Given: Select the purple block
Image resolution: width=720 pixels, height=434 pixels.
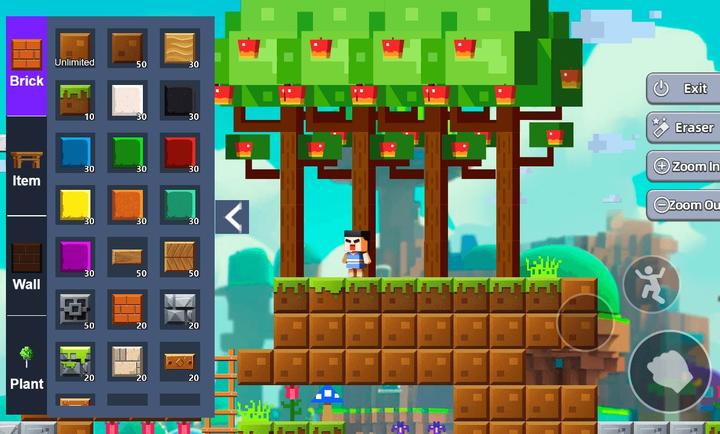Looking at the screenshot, I should pyautogui.click(x=75, y=256).
